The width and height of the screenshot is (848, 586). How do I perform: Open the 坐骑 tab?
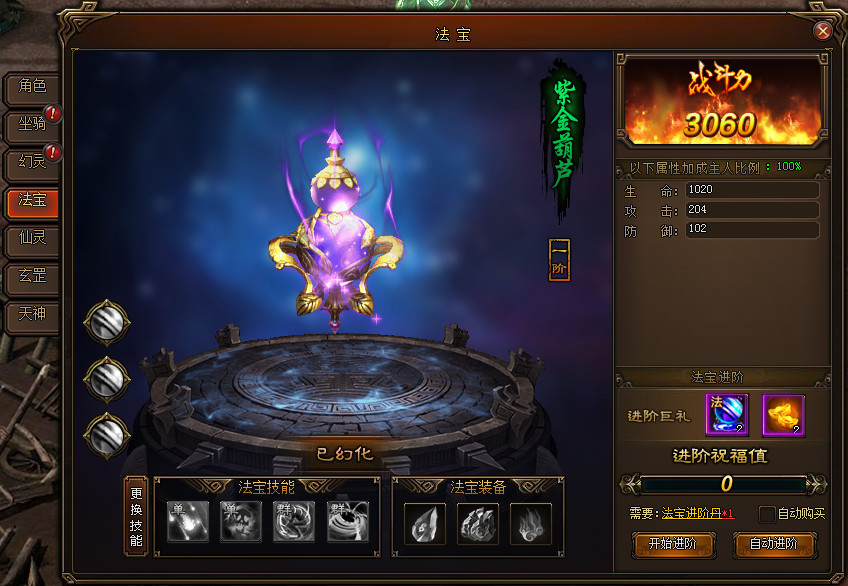[x=33, y=125]
